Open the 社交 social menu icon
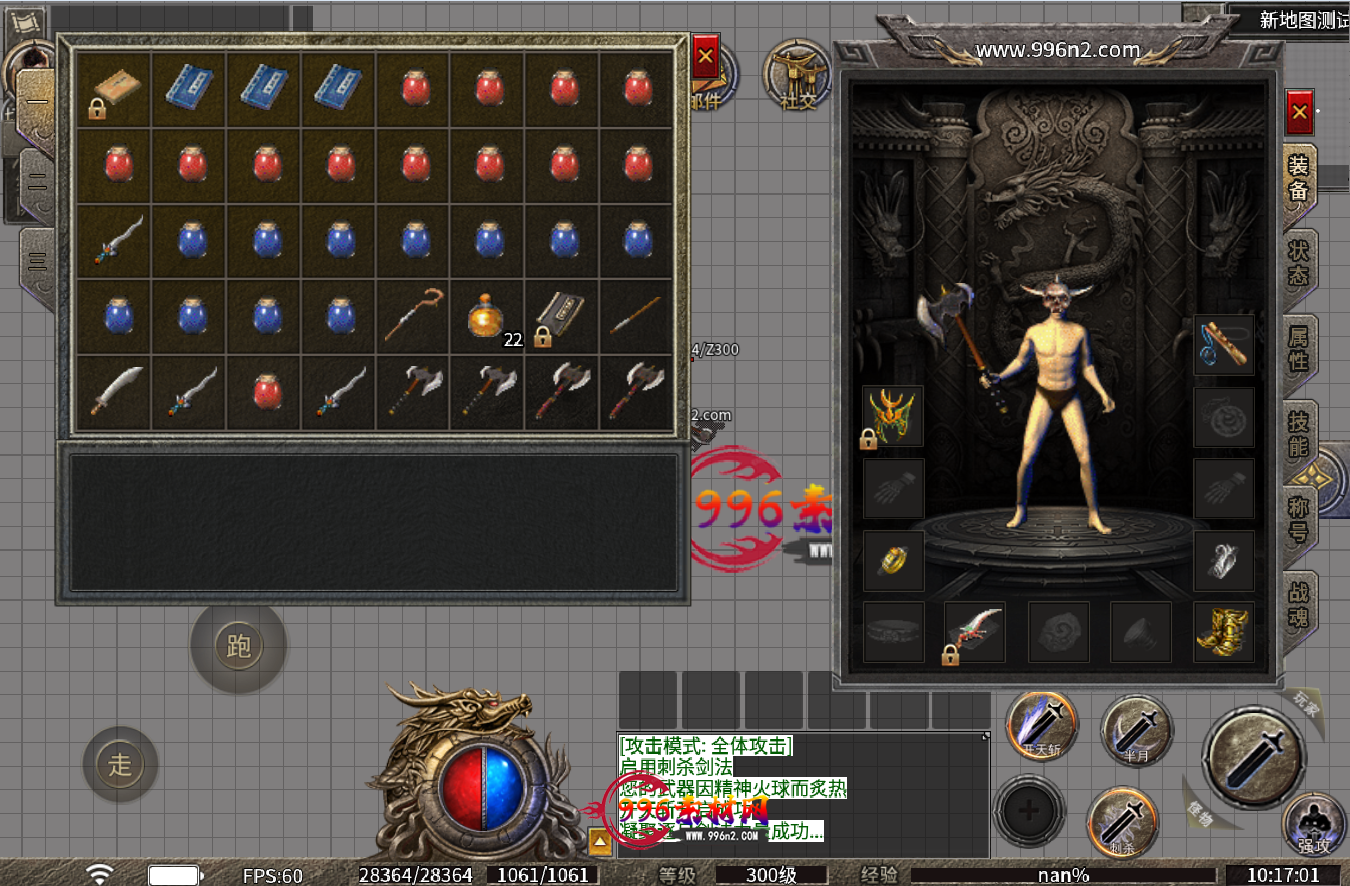1350x886 pixels. pos(799,74)
